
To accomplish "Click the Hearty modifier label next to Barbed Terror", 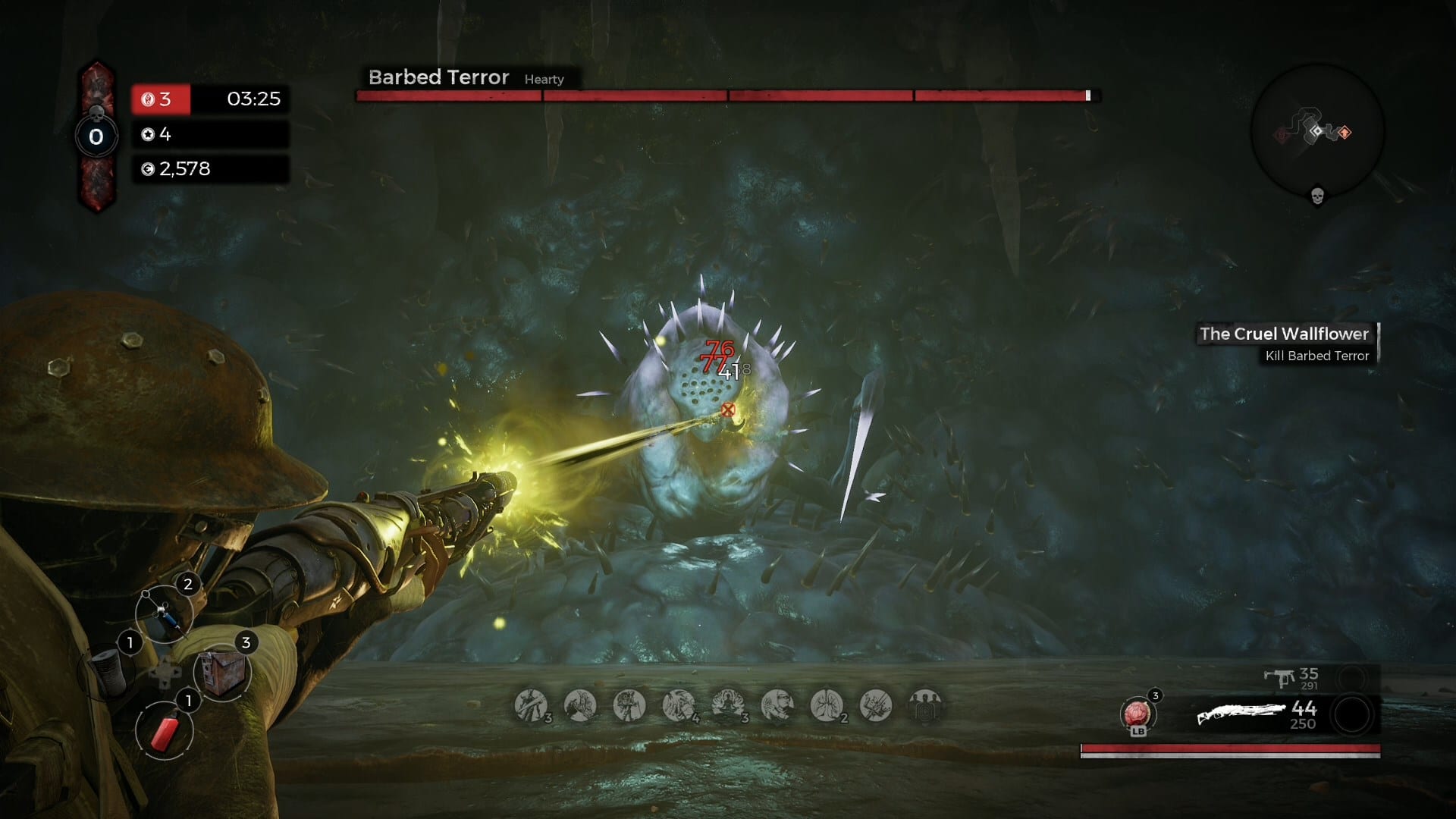I will pos(544,80).
